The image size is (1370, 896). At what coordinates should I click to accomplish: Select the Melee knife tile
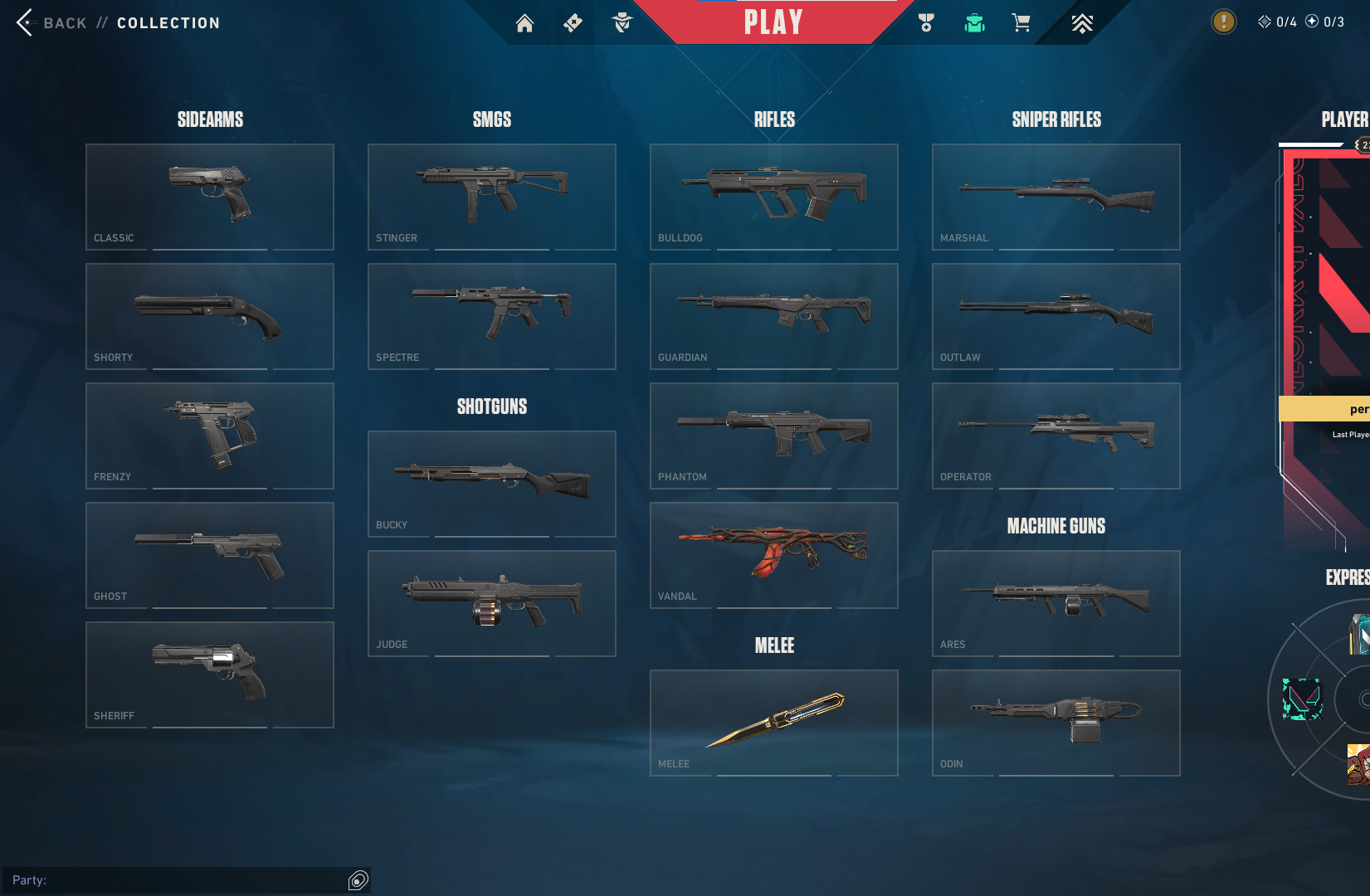pyautogui.click(x=774, y=723)
